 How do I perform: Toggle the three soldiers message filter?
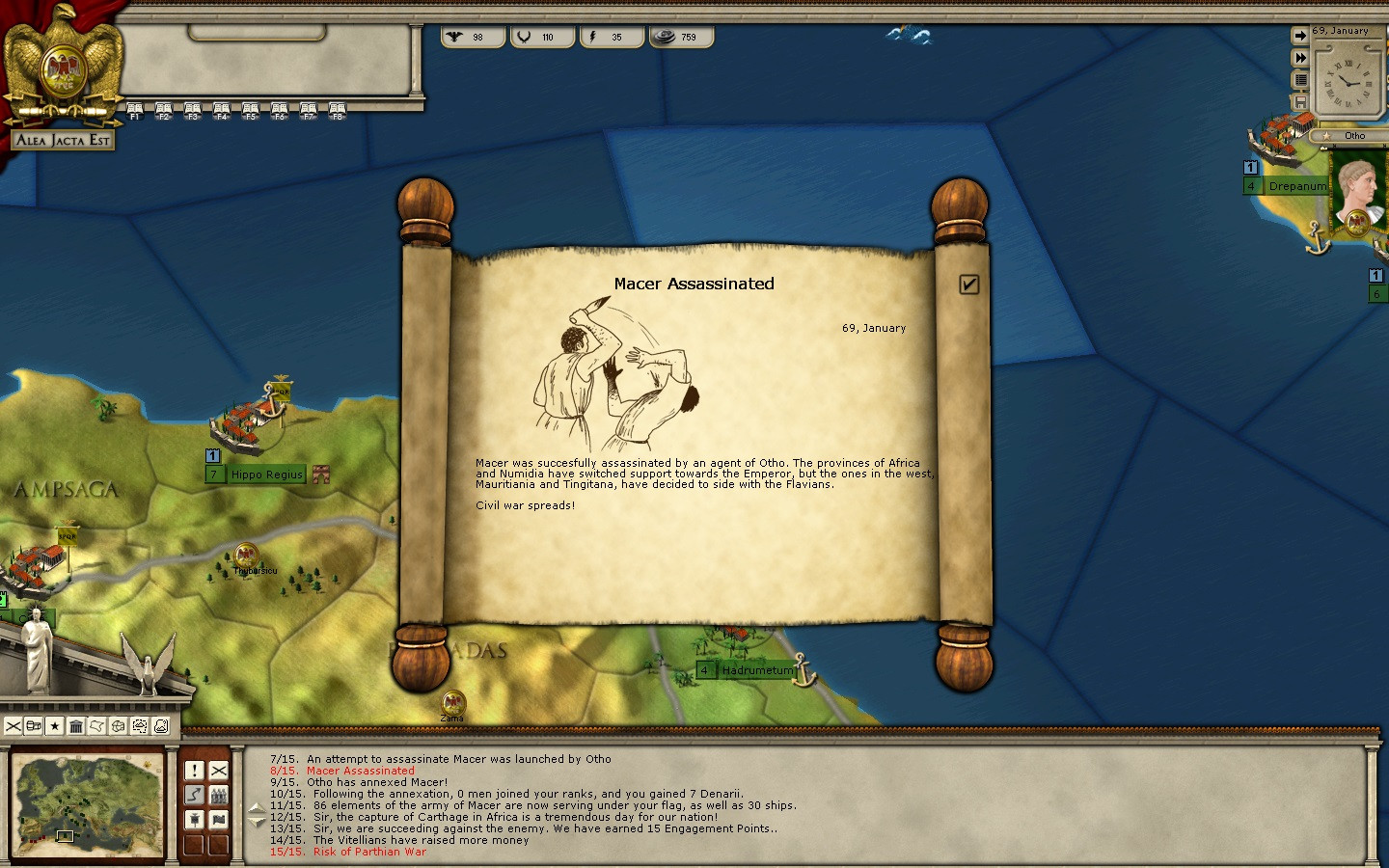pyautogui.click(x=219, y=795)
